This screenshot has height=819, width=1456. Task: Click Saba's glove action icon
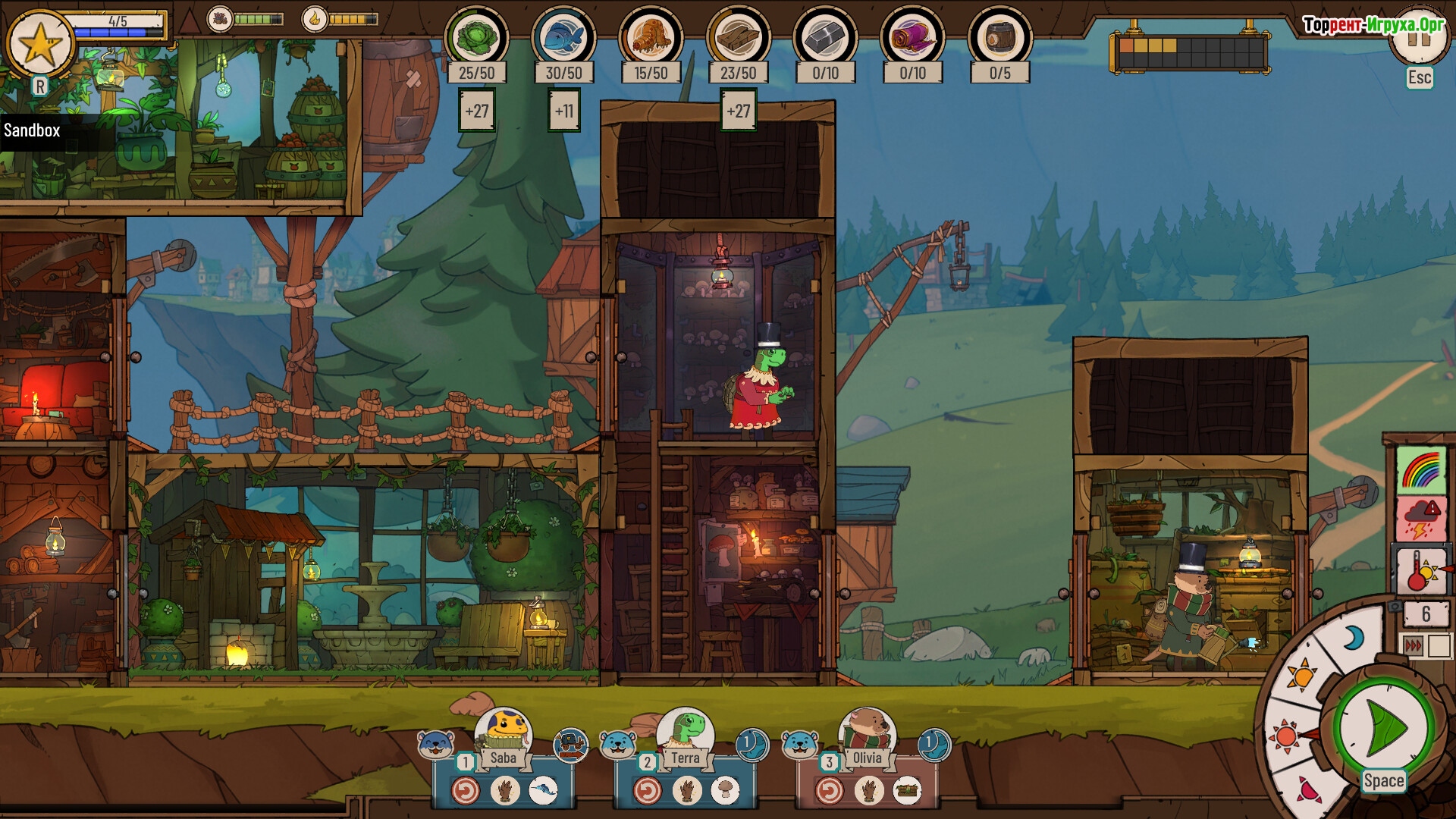[x=504, y=791]
